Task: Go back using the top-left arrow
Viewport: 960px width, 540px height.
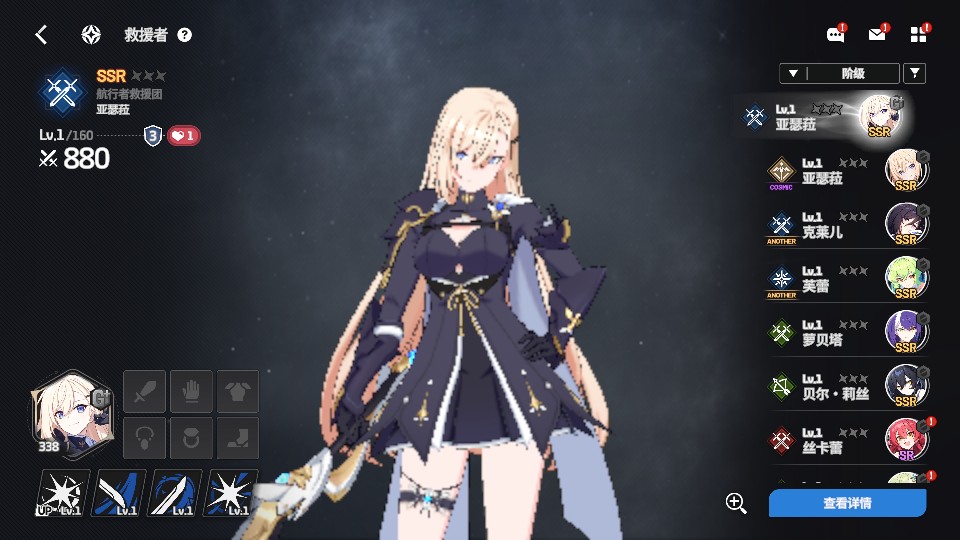Action: click(41, 35)
